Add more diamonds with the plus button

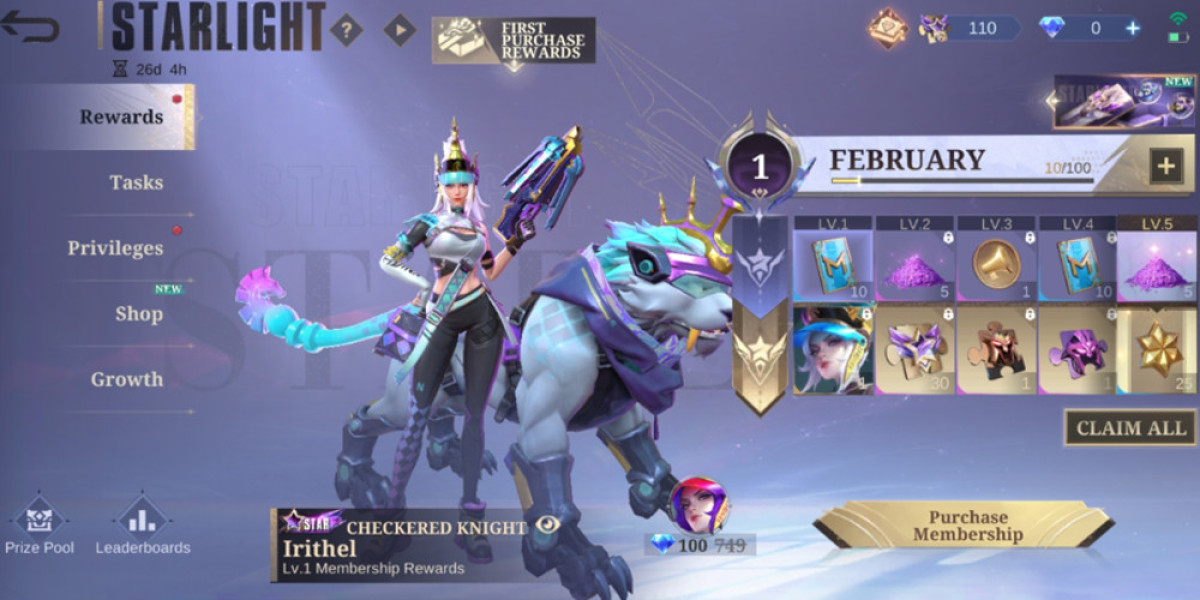click(x=1133, y=28)
